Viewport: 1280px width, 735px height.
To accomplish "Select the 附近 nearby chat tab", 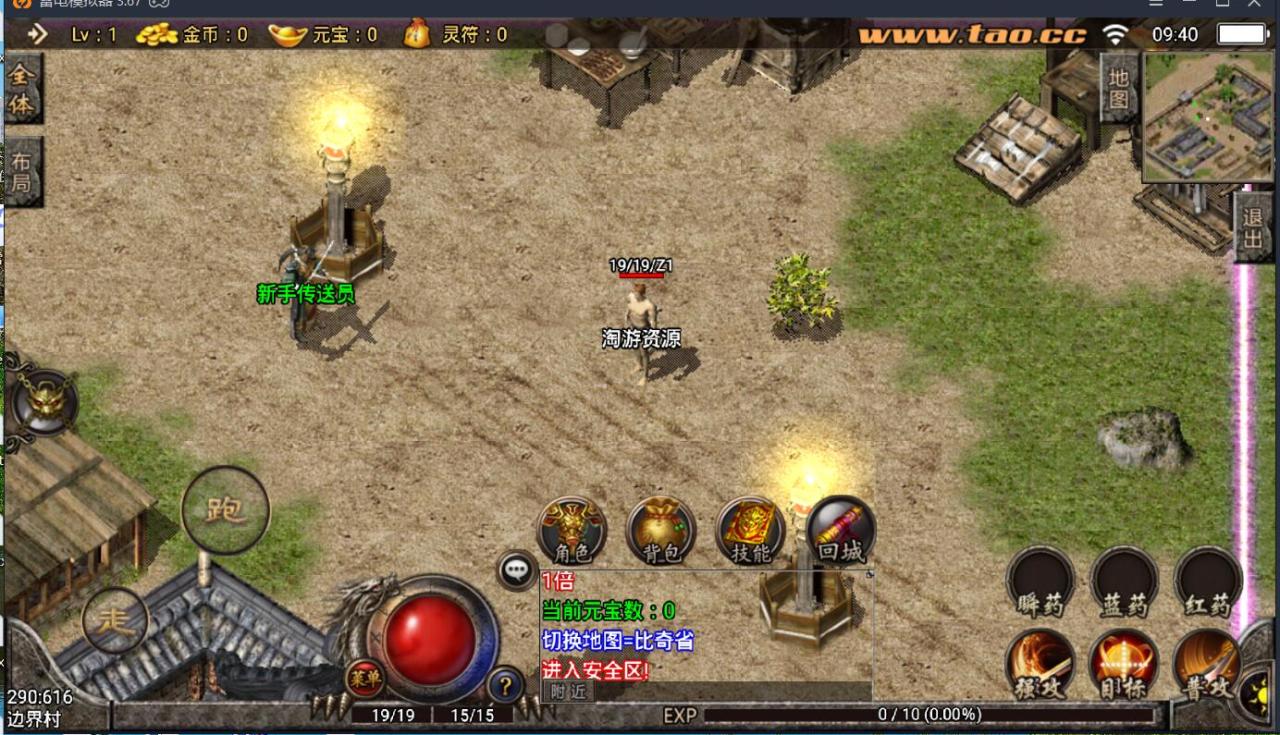I will [x=567, y=691].
